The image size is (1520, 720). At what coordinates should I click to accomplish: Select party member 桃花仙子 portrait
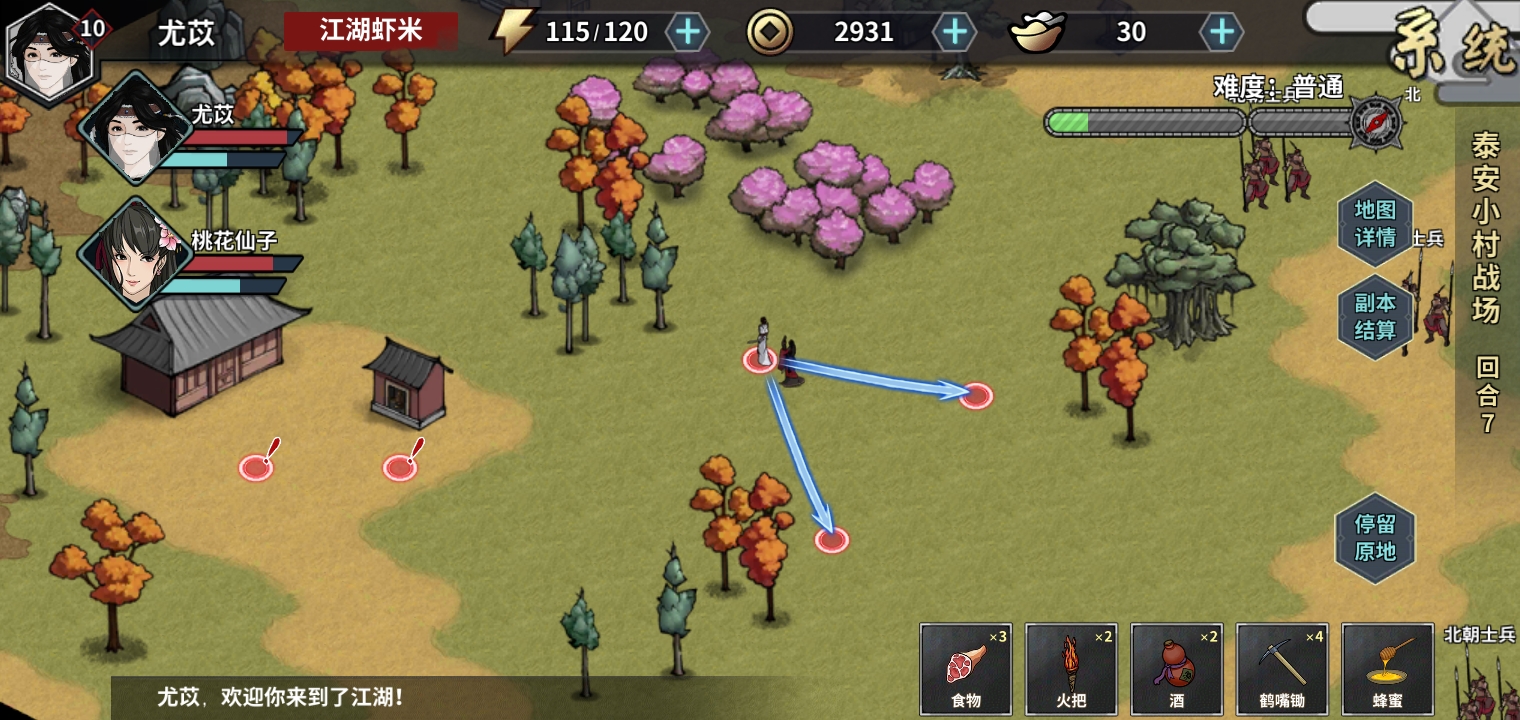tap(134, 254)
